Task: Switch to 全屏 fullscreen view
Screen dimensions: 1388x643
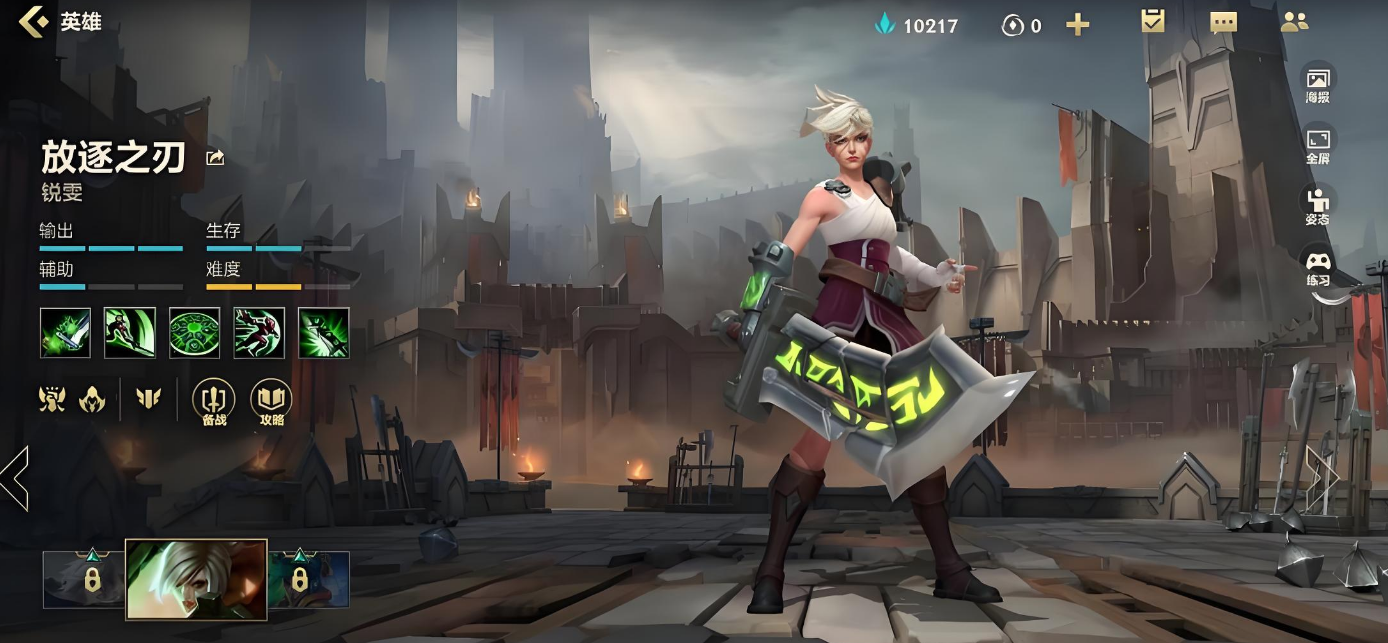Action: (x=1318, y=144)
